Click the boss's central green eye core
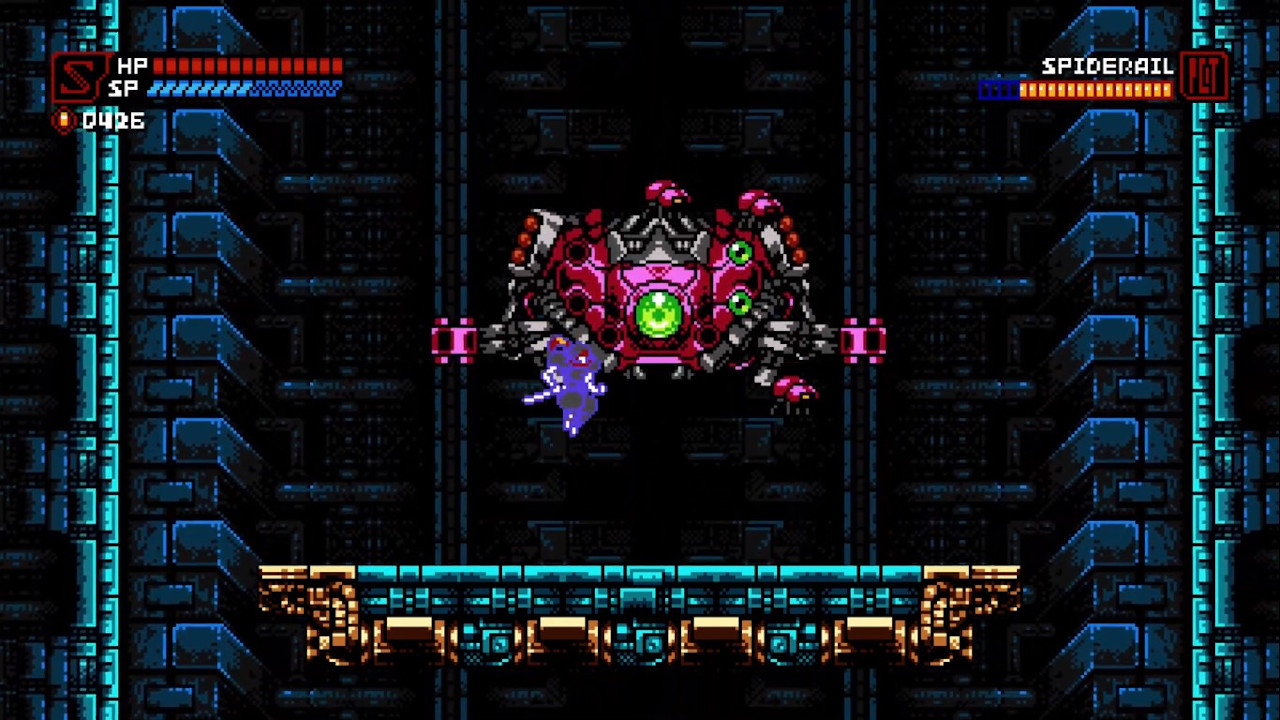The height and width of the screenshot is (720, 1280). coord(658,316)
